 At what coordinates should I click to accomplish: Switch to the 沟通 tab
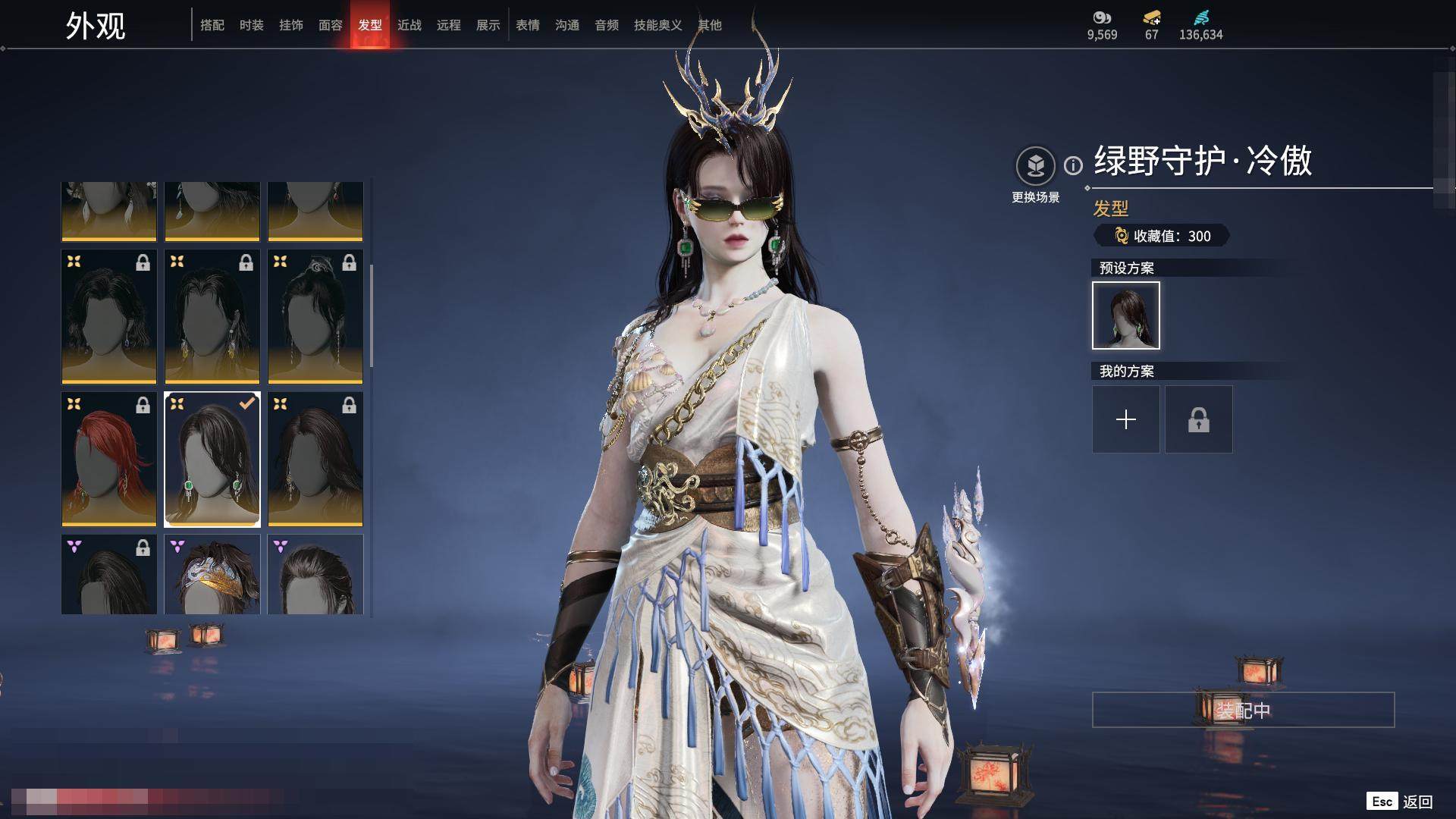pyautogui.click(x=567, y=25)
